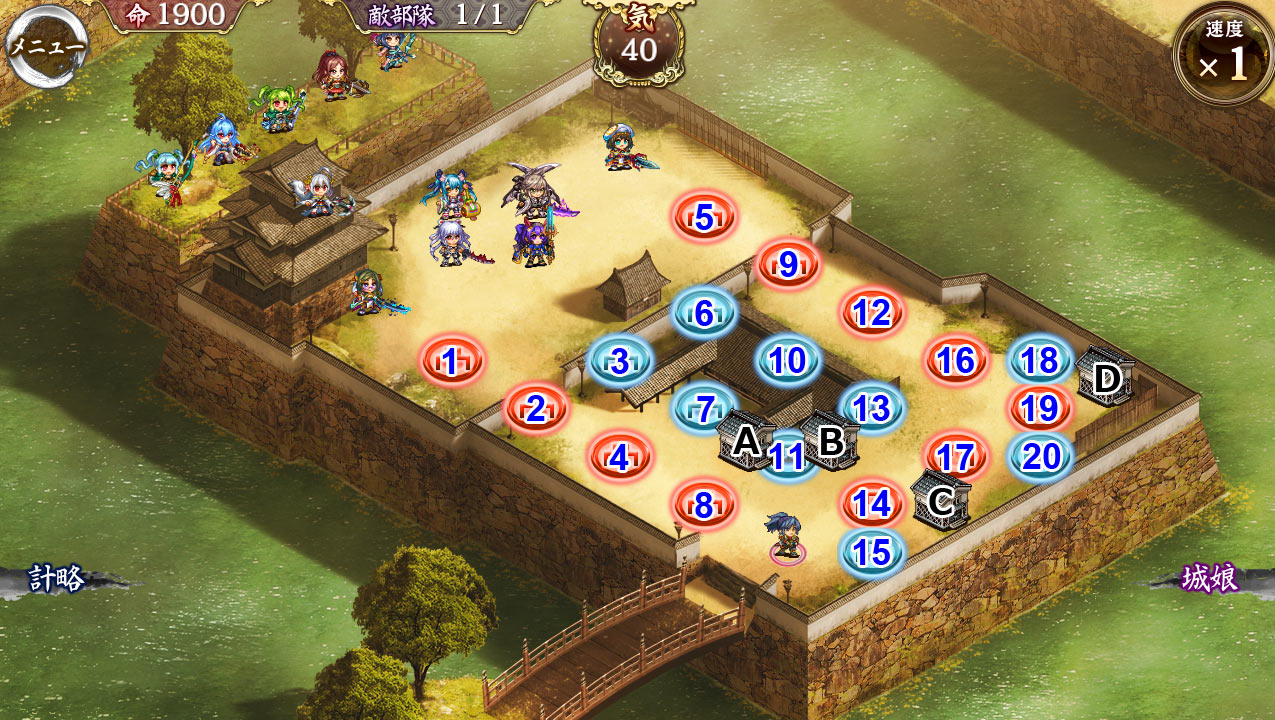Pick blue deployment tile 6

click(x=705, y=313)
